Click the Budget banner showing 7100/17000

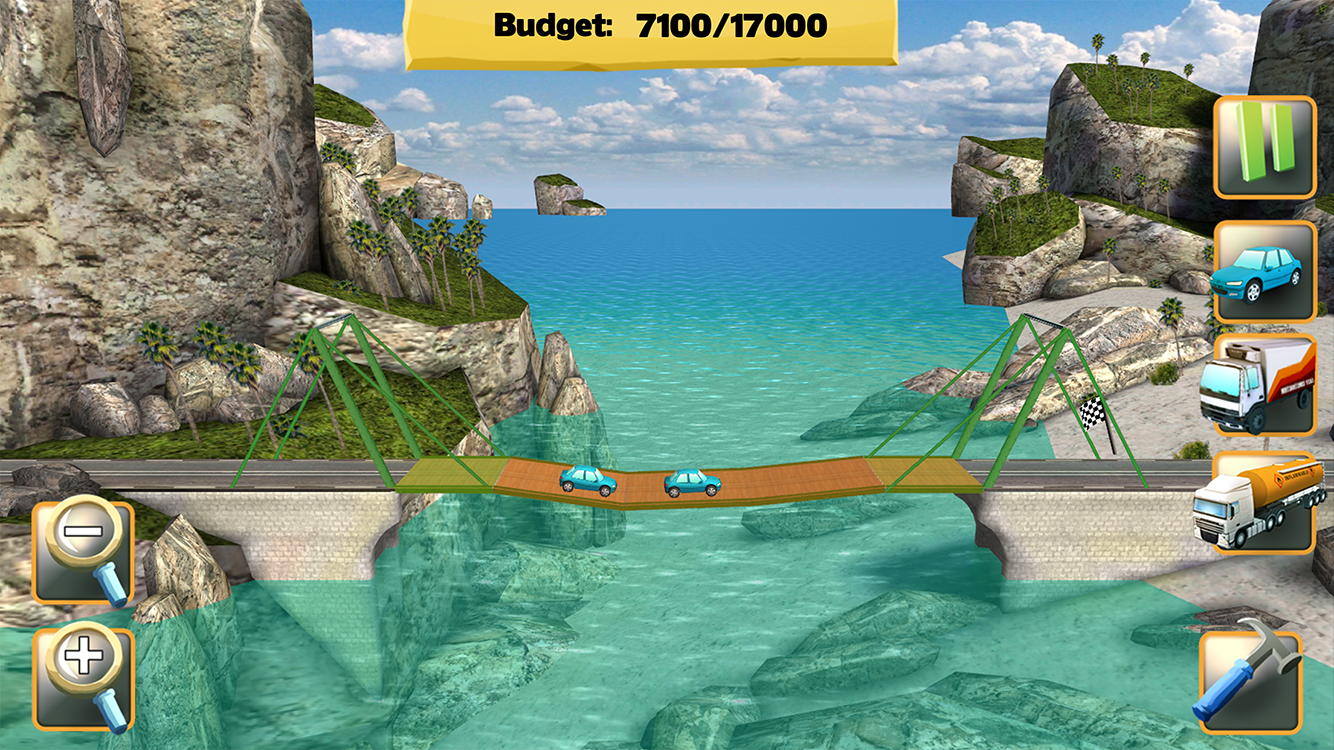(x=660, y=24)
